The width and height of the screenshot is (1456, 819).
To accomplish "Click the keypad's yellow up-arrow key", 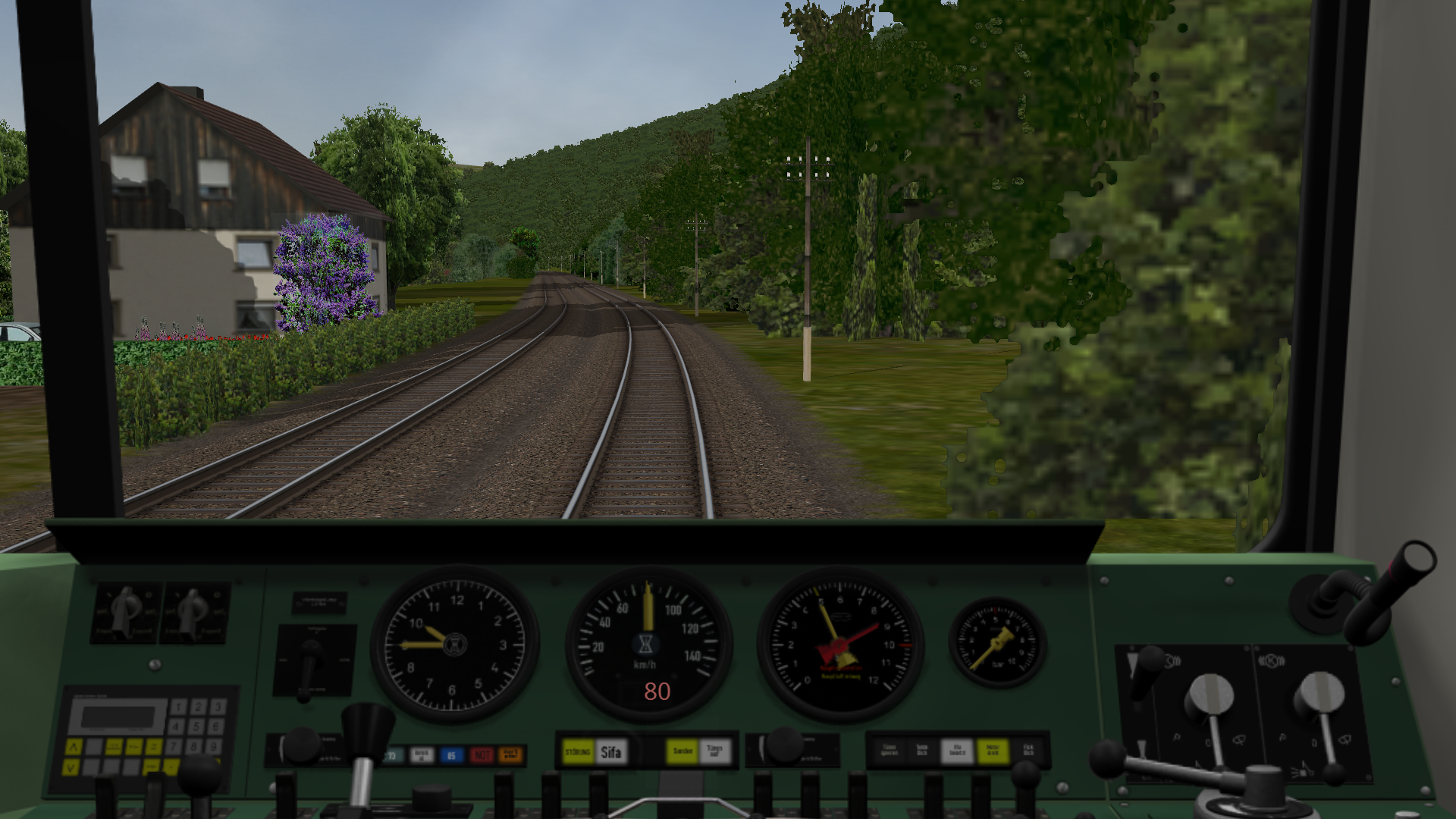I will pyautogui.click(x=74, y=748).
